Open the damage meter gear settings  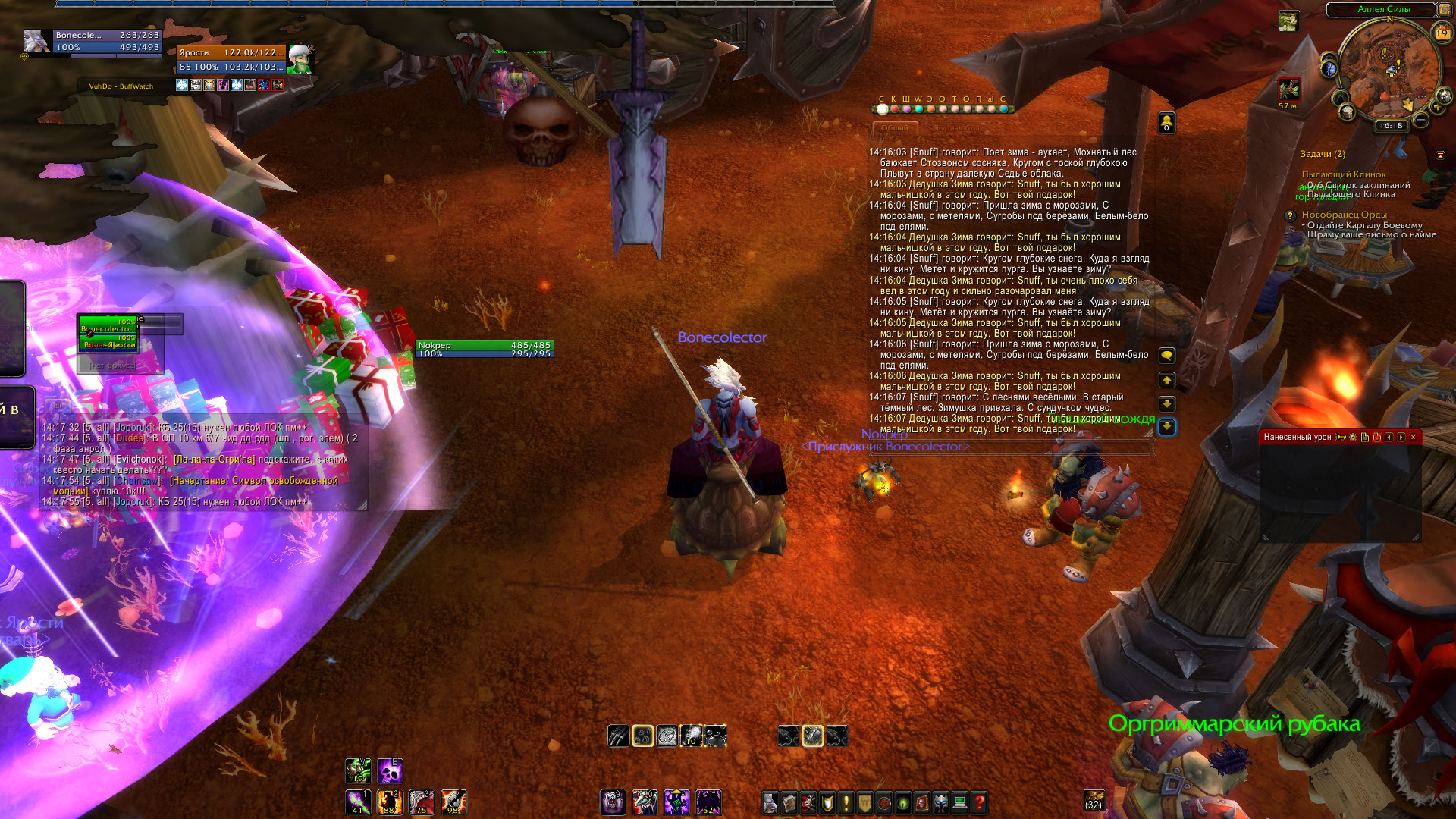[x=1353, y=438]
